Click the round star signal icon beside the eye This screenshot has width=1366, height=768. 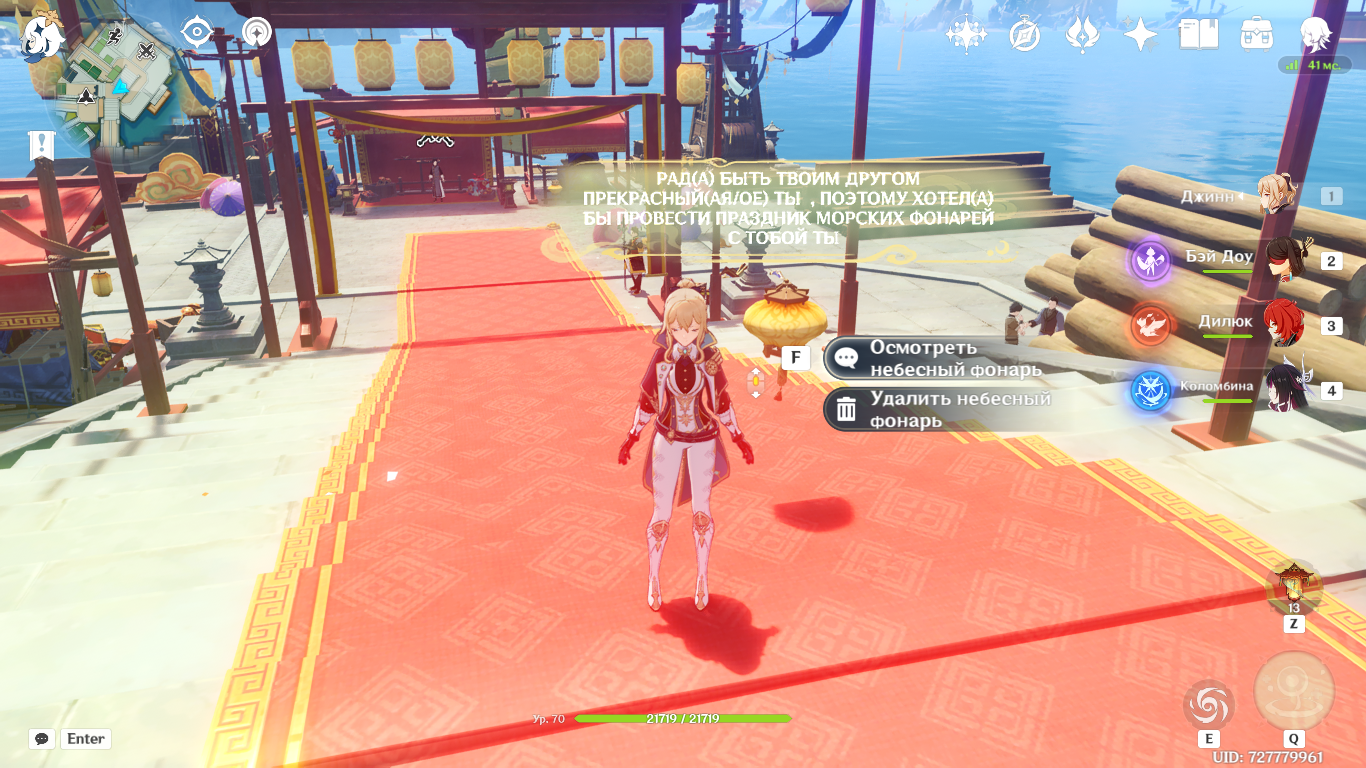257,33
